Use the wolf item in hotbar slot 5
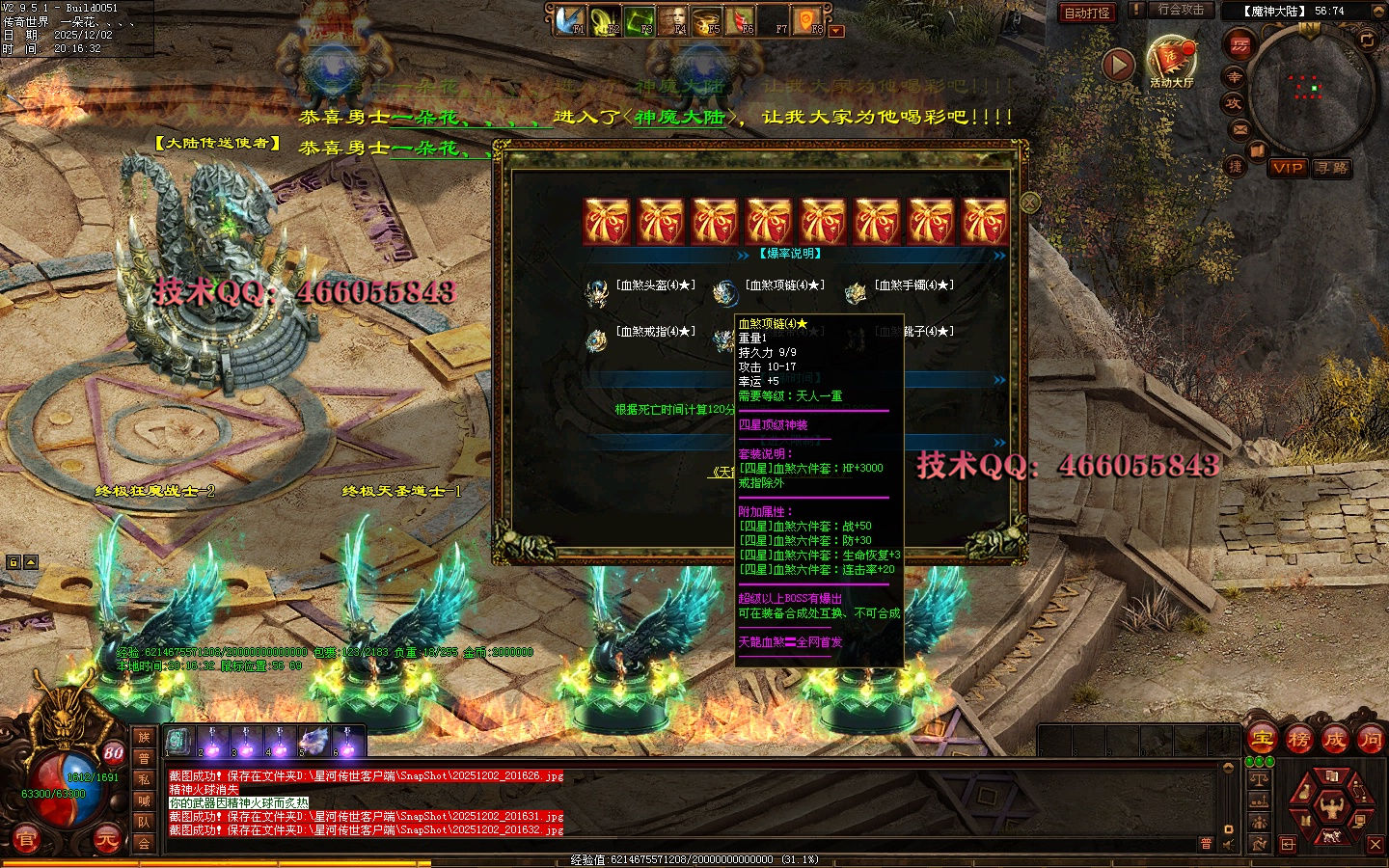Image resolution: width=1389 pixels, height=868 pixels. click(x=313, y=741)
